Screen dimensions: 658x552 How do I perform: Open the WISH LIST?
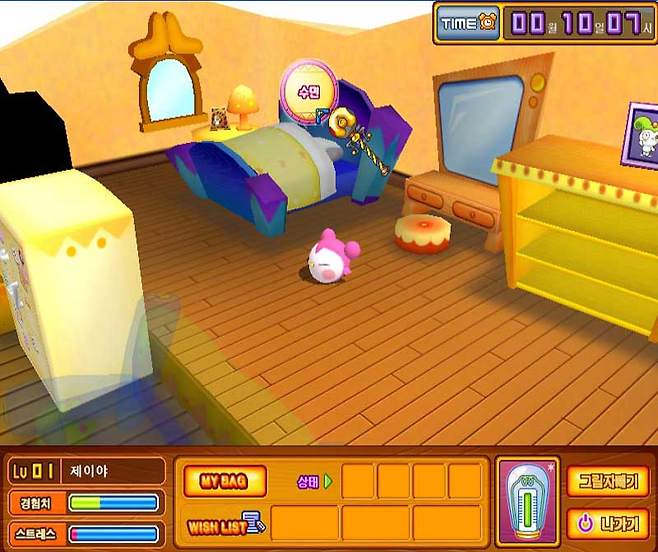pos(224,522)
